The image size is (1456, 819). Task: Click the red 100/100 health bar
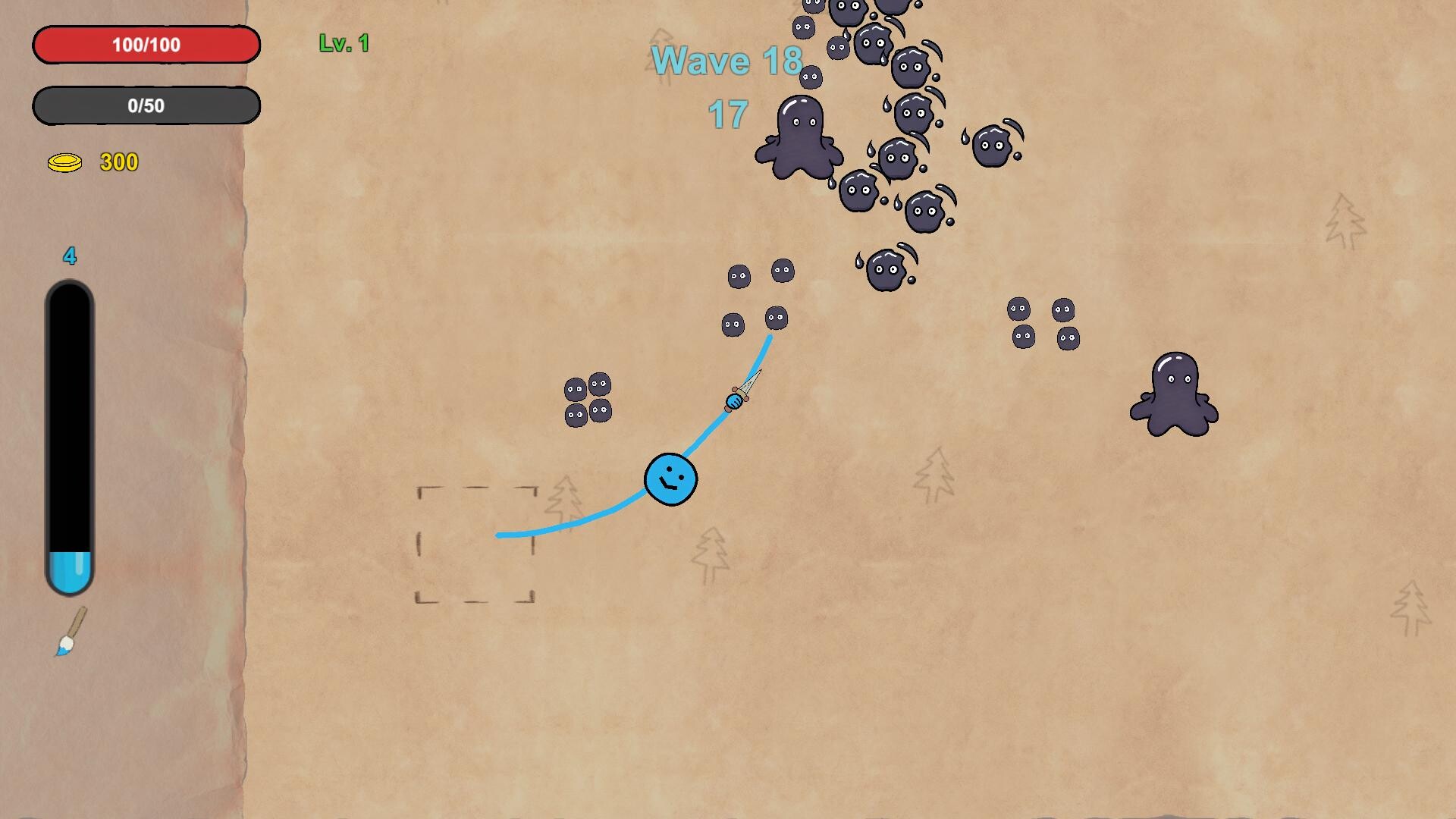(x=146, y=44)
